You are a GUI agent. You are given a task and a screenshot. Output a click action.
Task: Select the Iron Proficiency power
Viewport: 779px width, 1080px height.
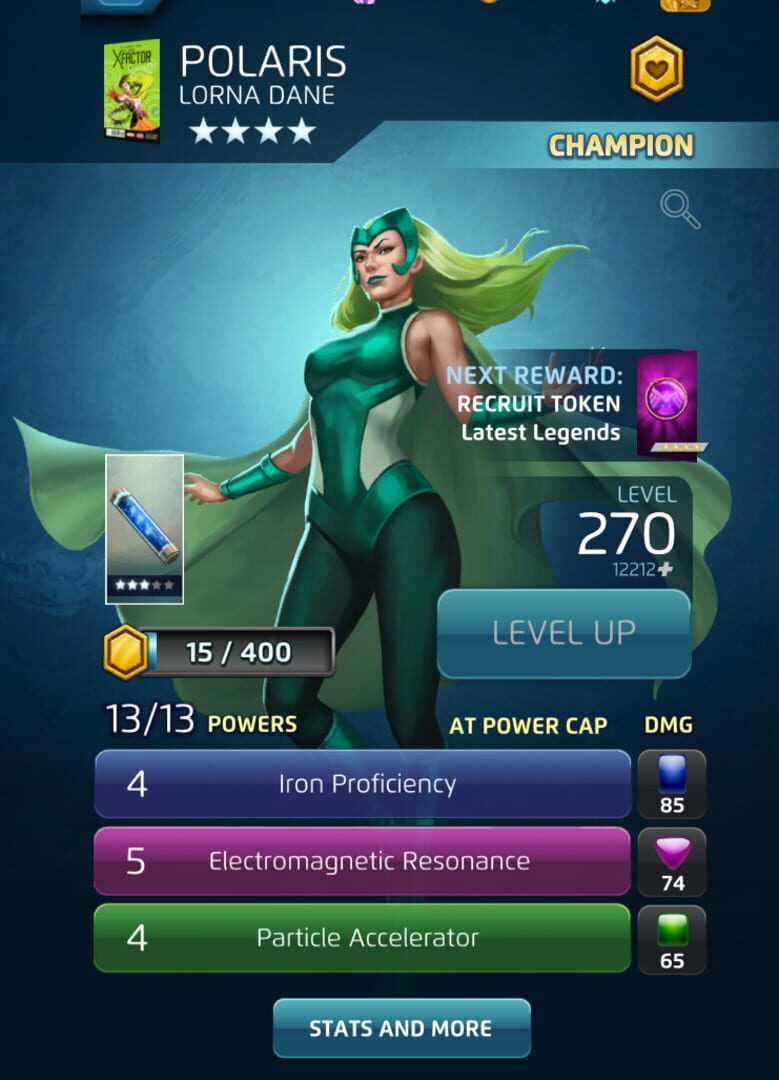(362, 784)
